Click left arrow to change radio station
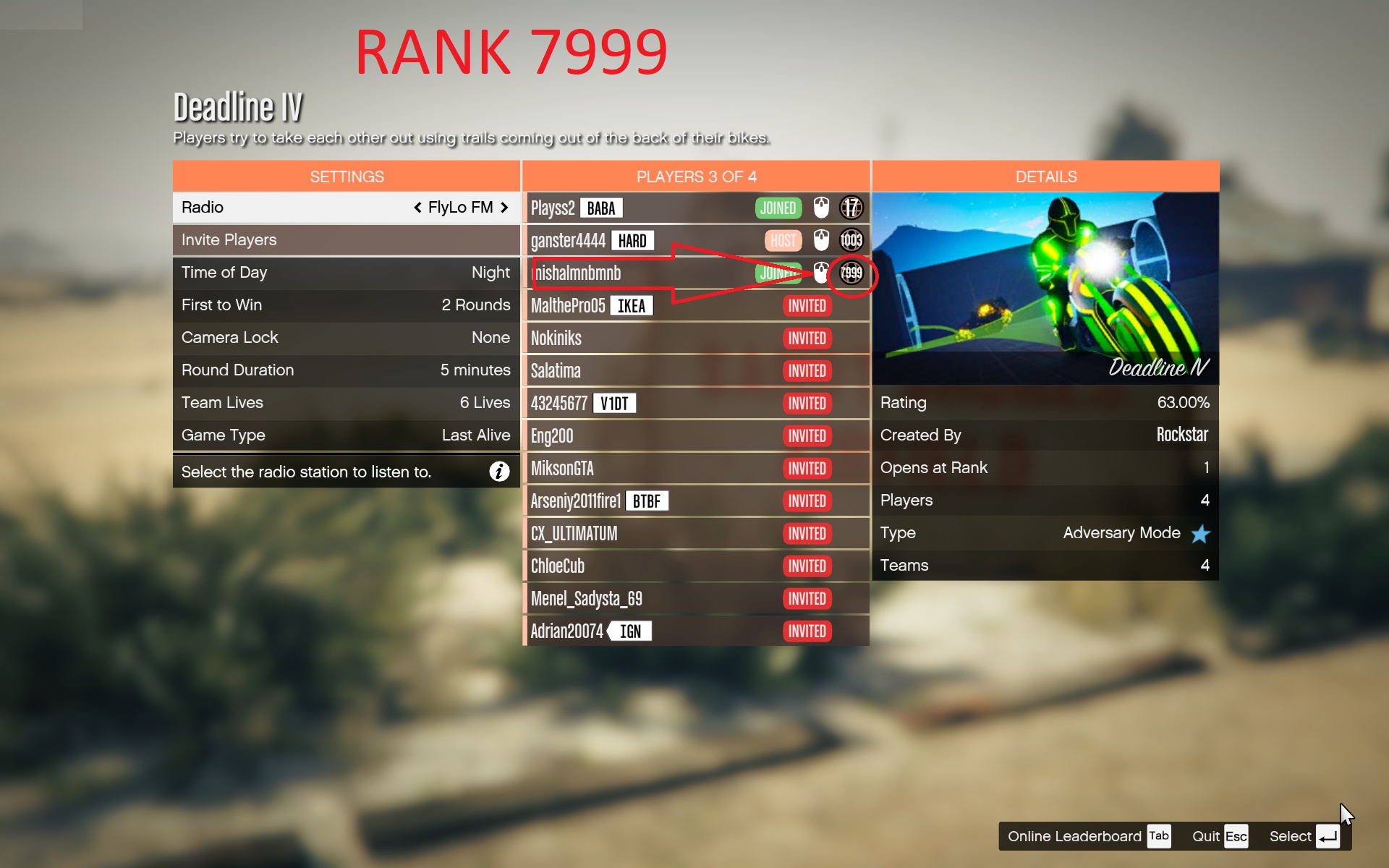The height and width of the screenshot is (868, 1389). click(418, 207)
